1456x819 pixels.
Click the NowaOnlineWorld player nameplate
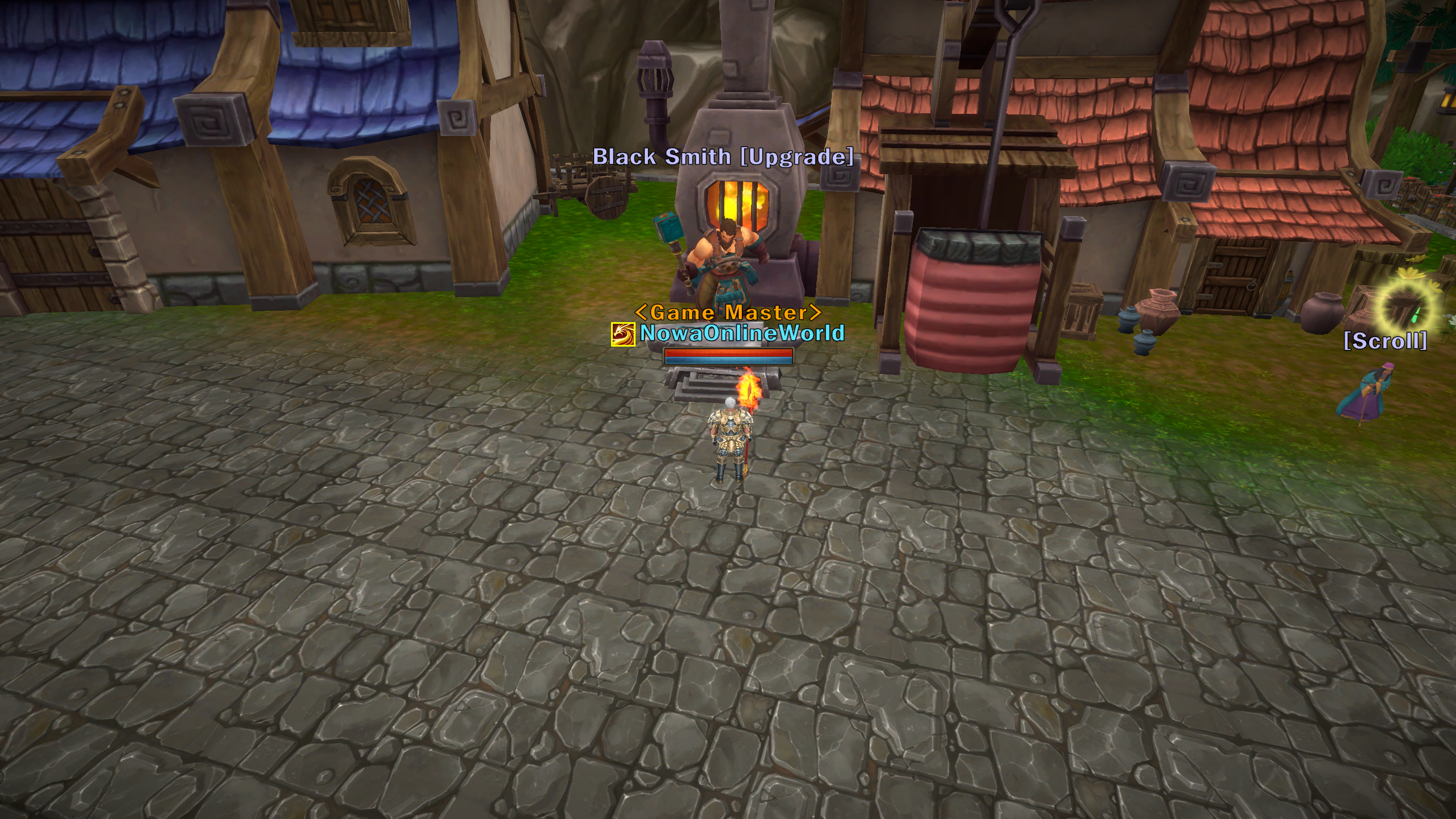coord(742,333)
